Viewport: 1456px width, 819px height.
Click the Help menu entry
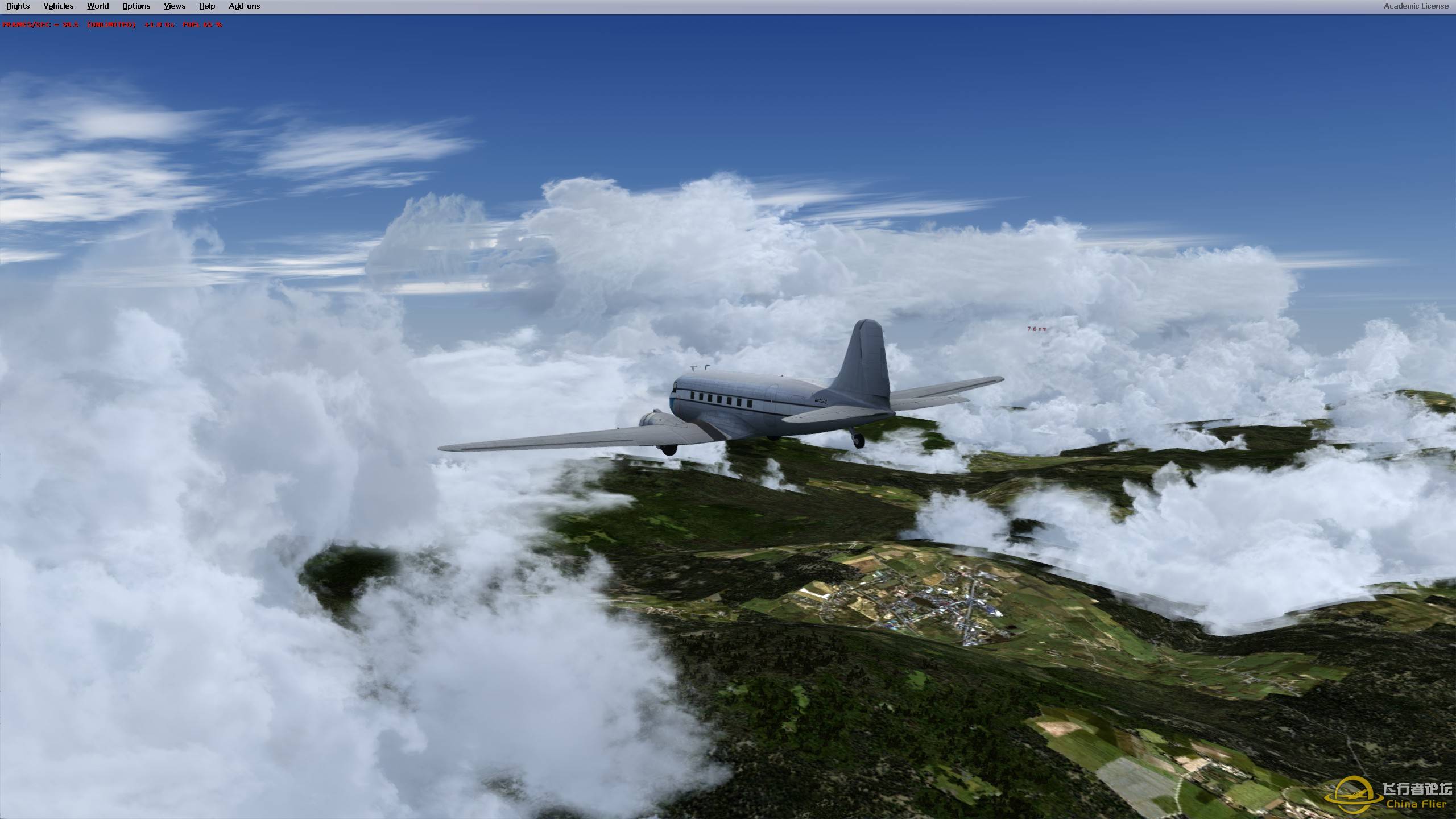[x=206, y=6]
